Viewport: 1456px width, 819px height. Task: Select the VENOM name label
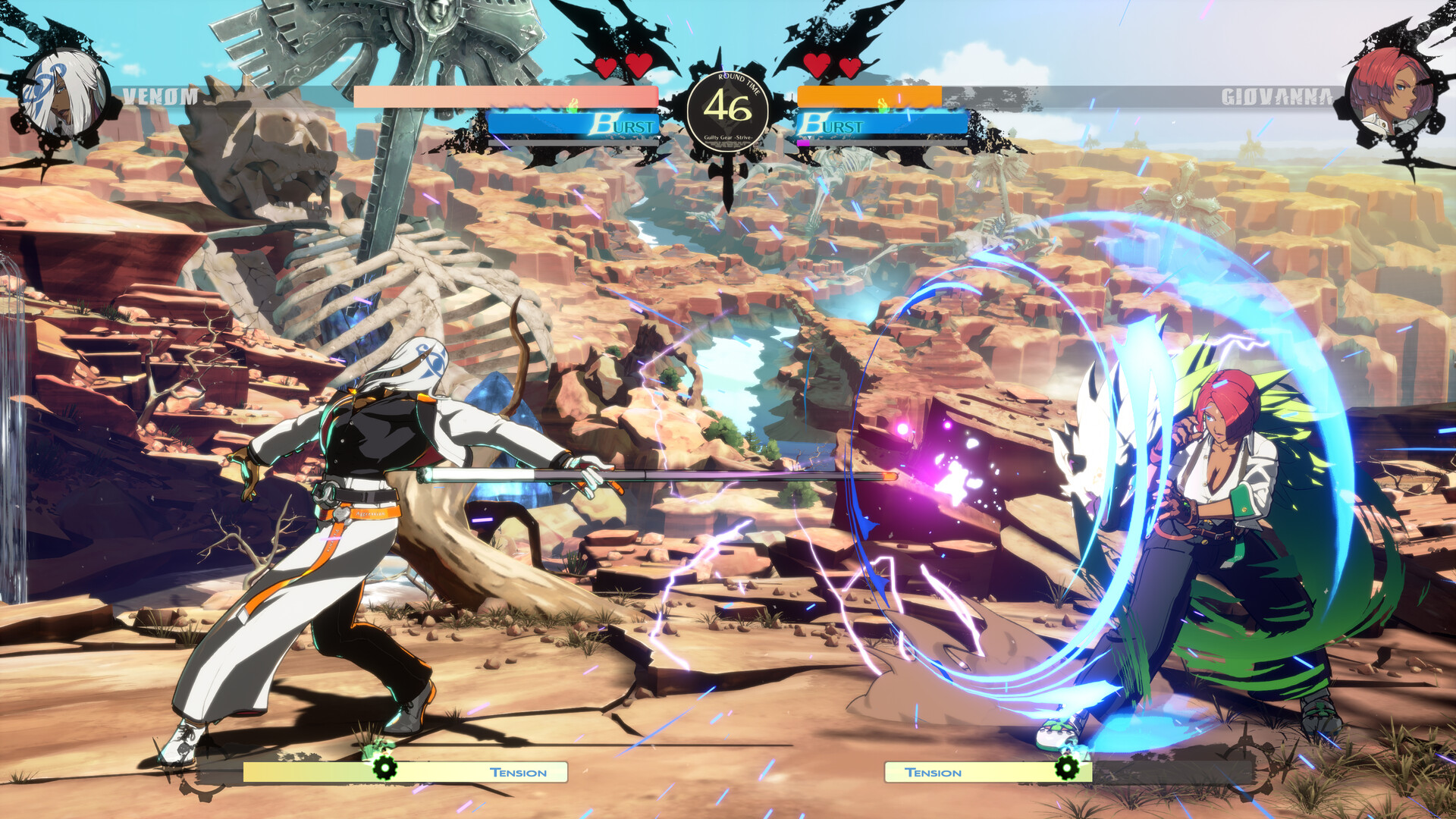coord(160,96)
